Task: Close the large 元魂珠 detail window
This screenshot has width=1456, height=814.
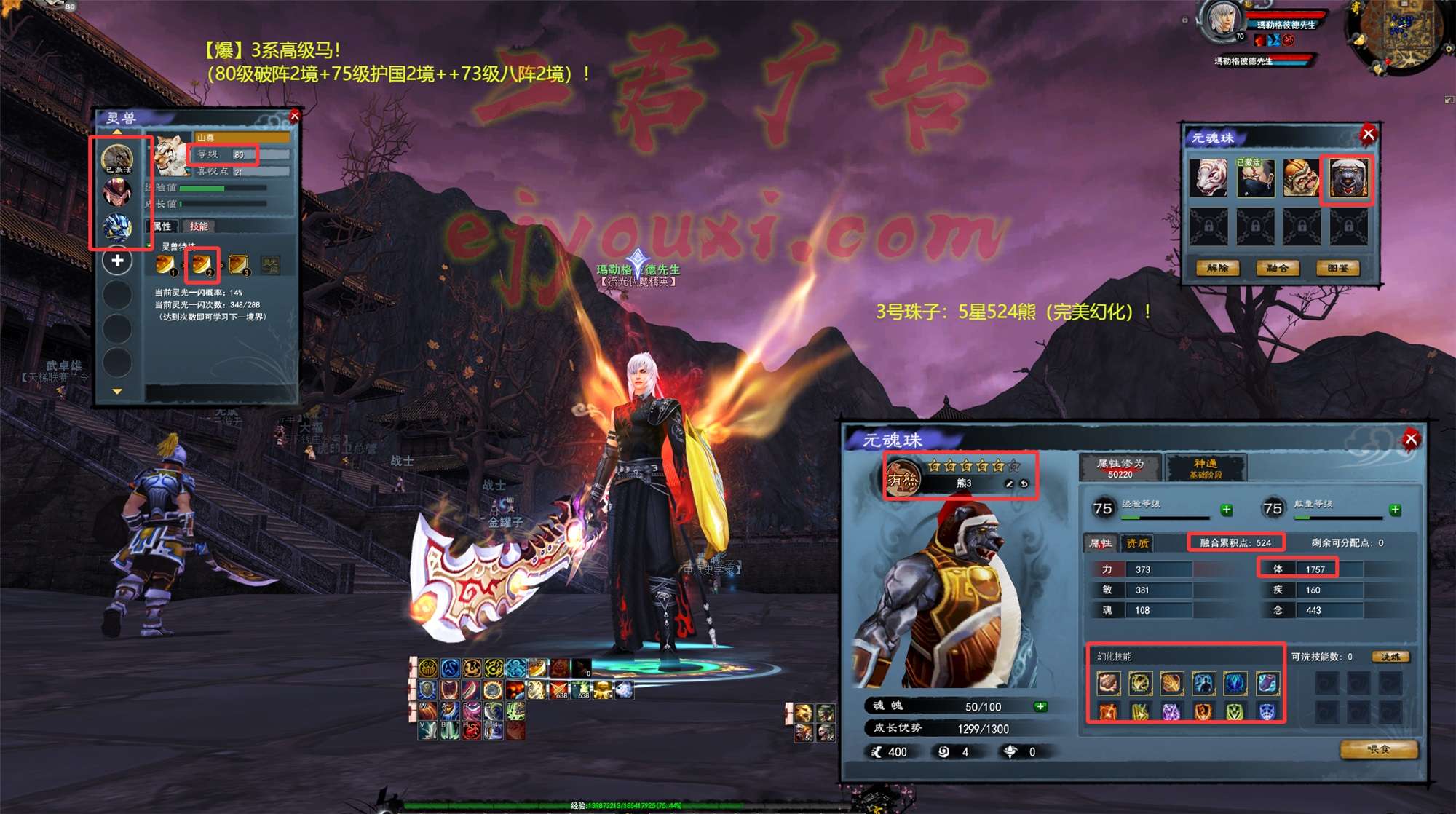Action: pos(1411,439)
